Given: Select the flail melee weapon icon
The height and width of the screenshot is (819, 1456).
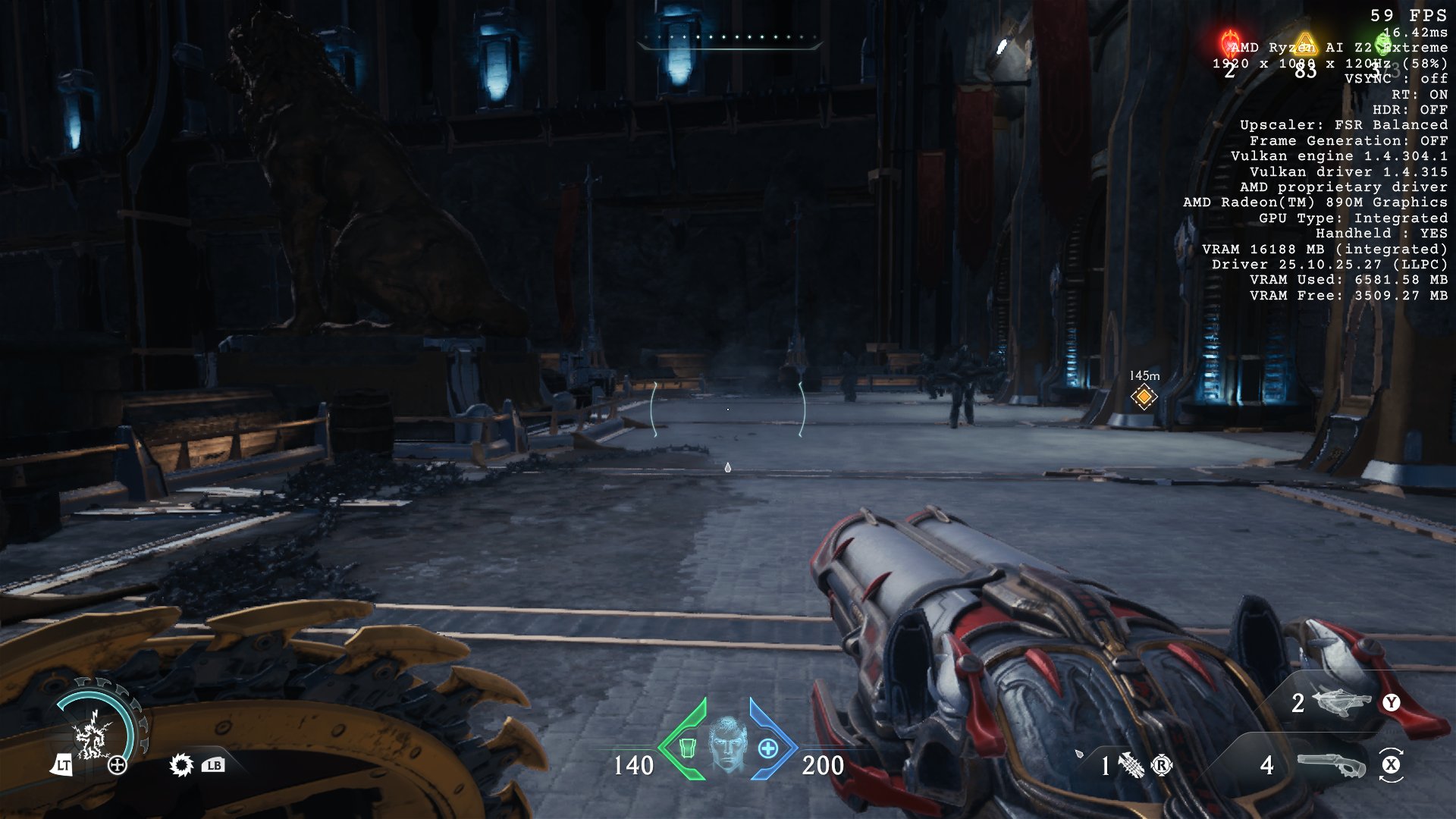Looking at the screenshot, I should tap(1130, 765).
